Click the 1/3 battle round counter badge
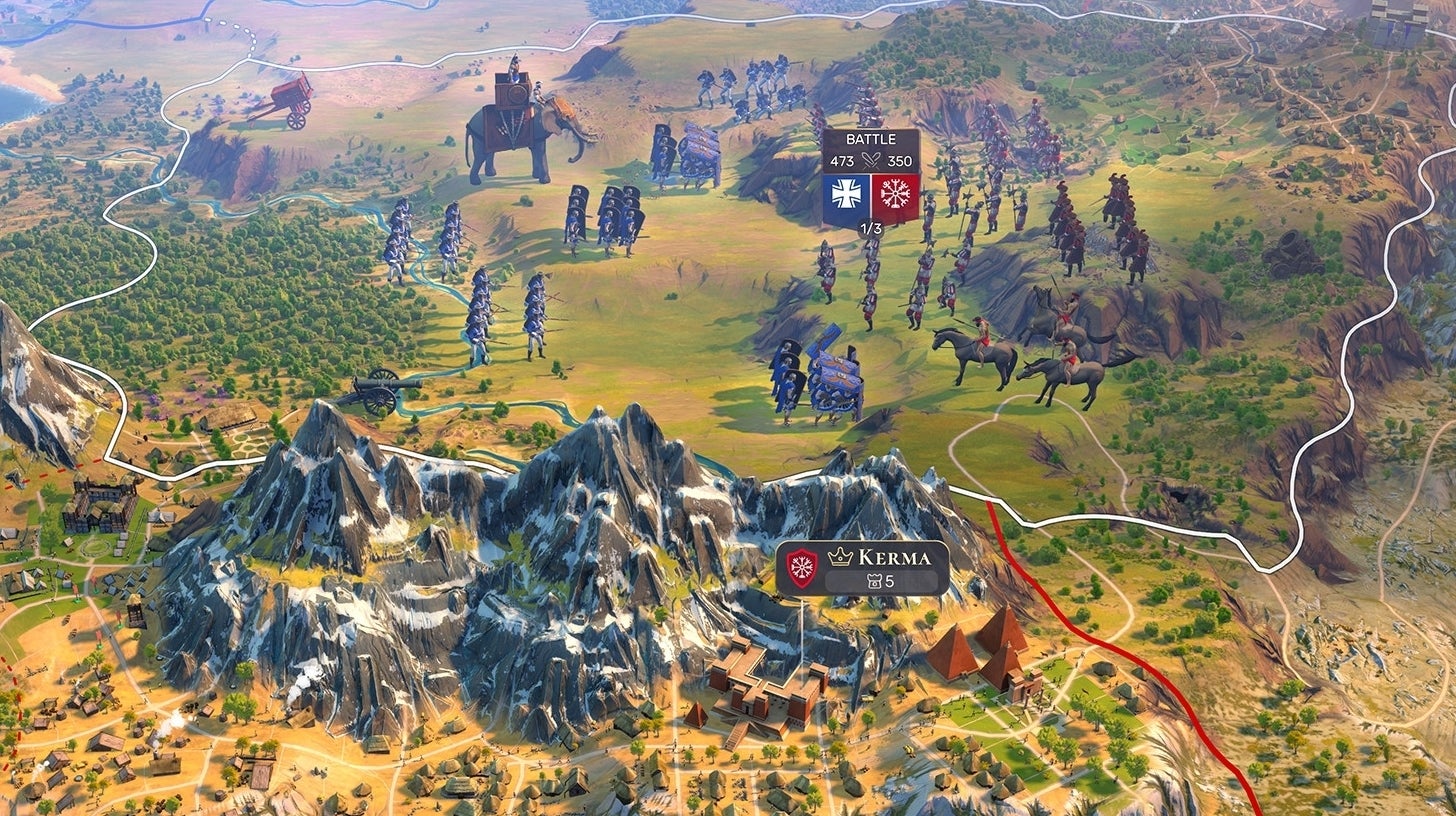The height and width of the screenshot is (816, 1456). pyautogui.click(x=871, y=228)
